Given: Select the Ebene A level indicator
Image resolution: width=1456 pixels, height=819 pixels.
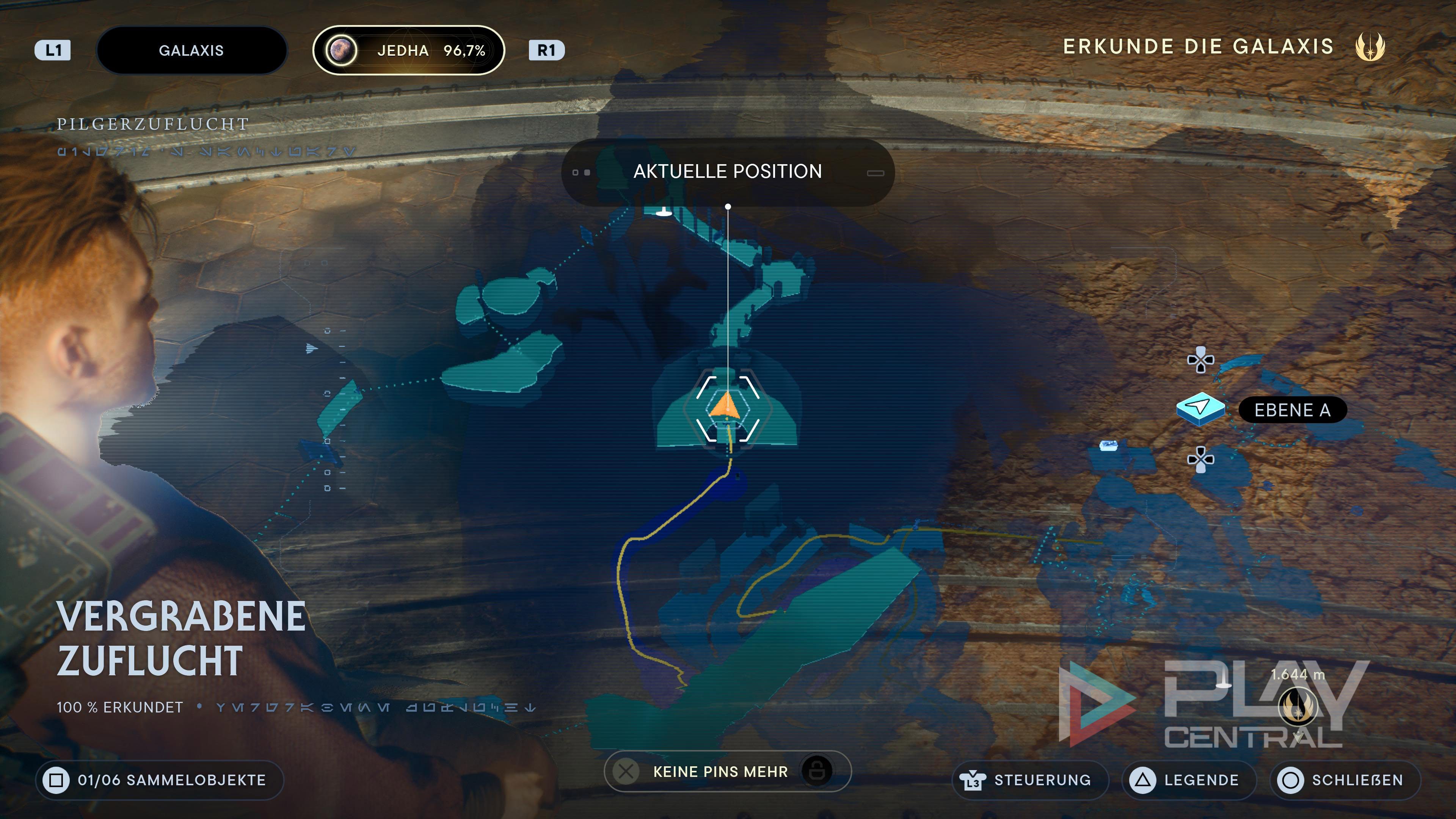Looking at the screenshot, I should tap(1292, 410).
